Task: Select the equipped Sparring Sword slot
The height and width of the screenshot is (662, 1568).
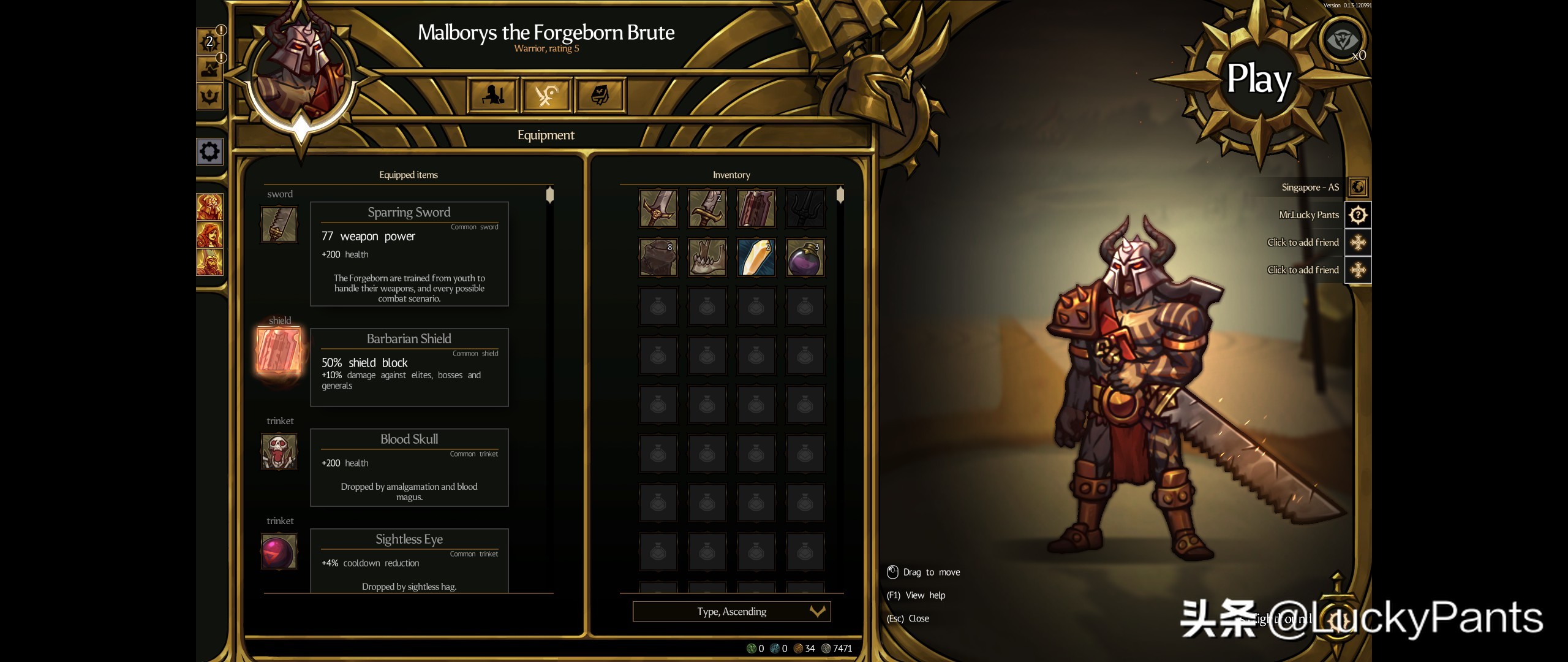Action: (x=279, y=224)
